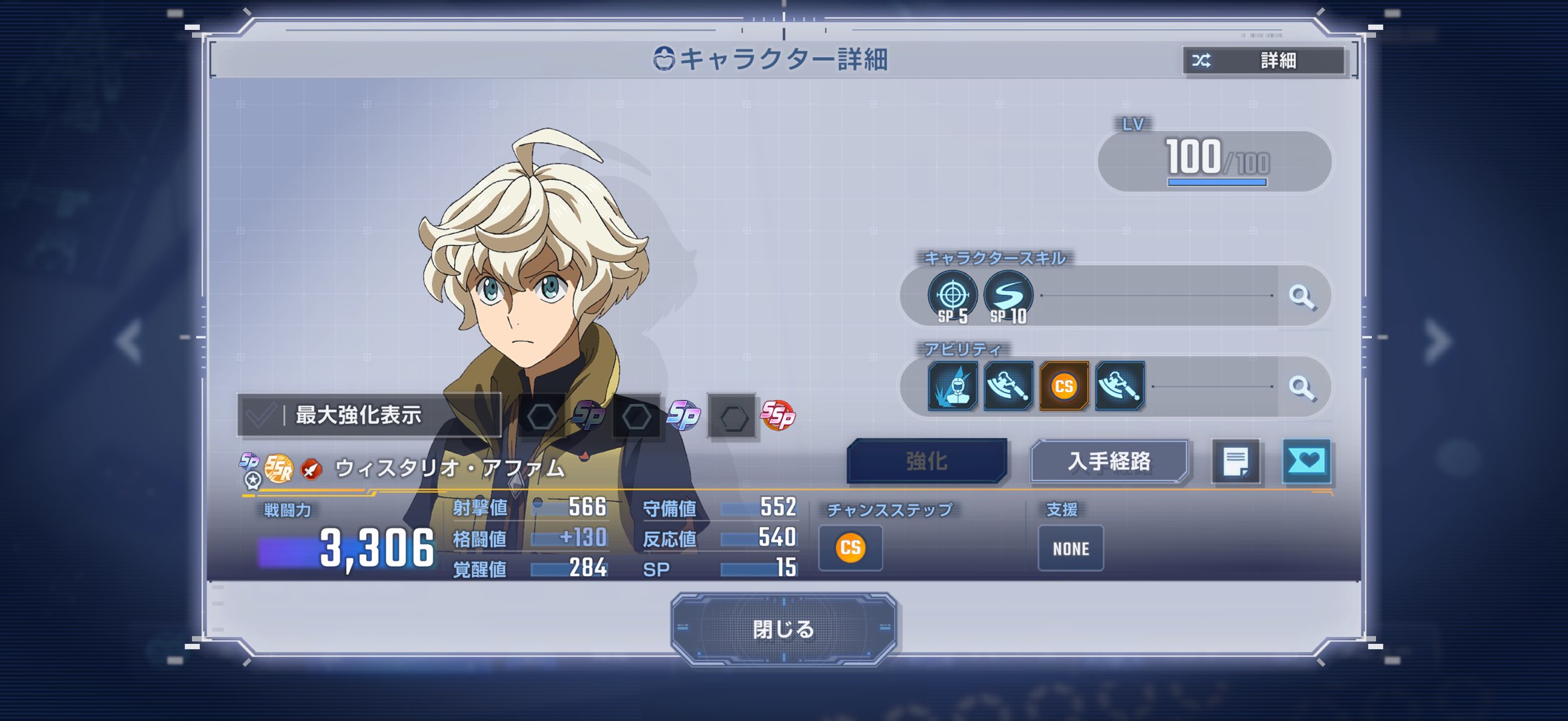View the pilot silhouette ability icon
Screen dimensions: 1568x721
(x=953, y=386)
